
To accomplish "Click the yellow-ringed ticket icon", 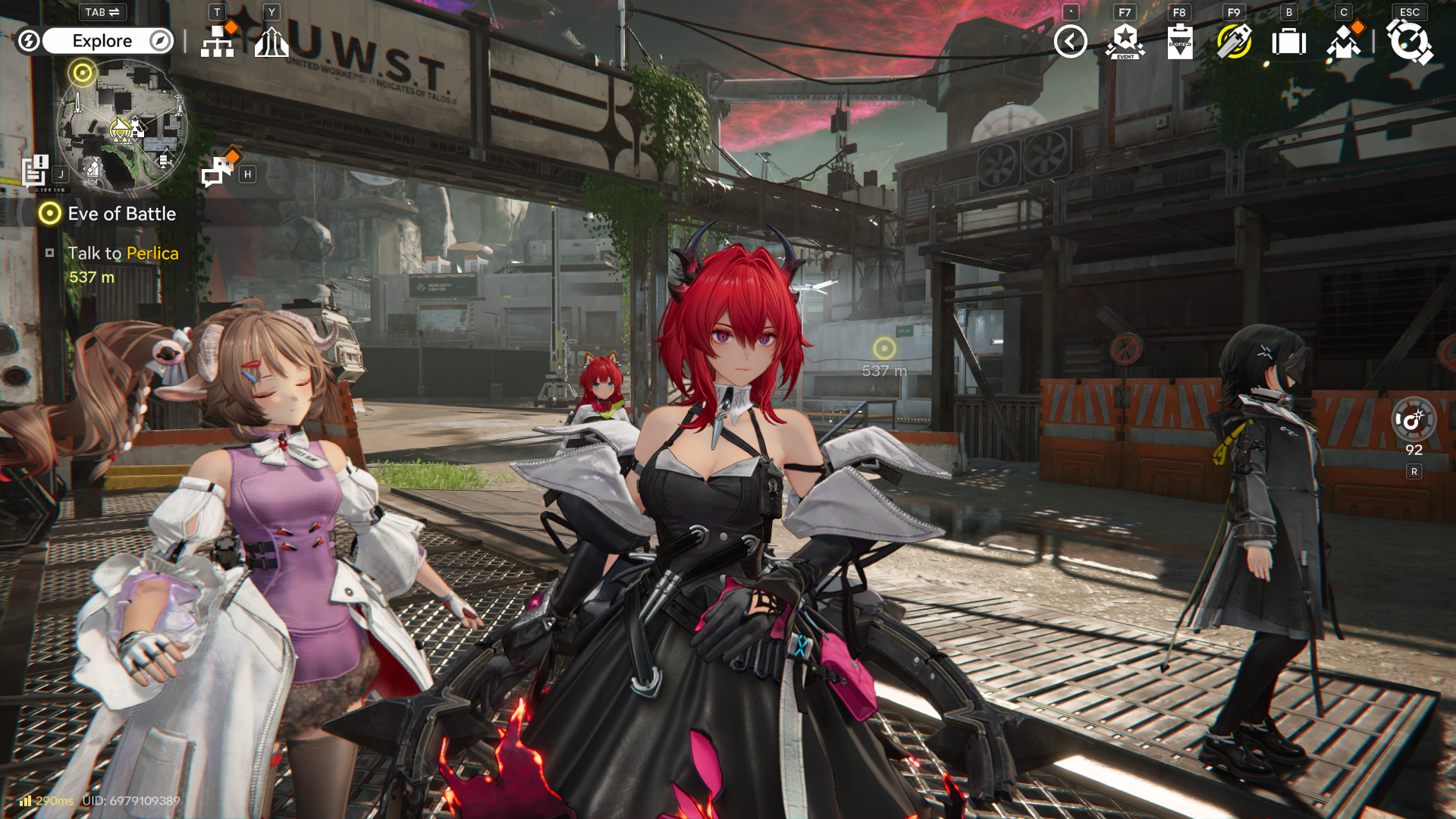I will 1234,42.
